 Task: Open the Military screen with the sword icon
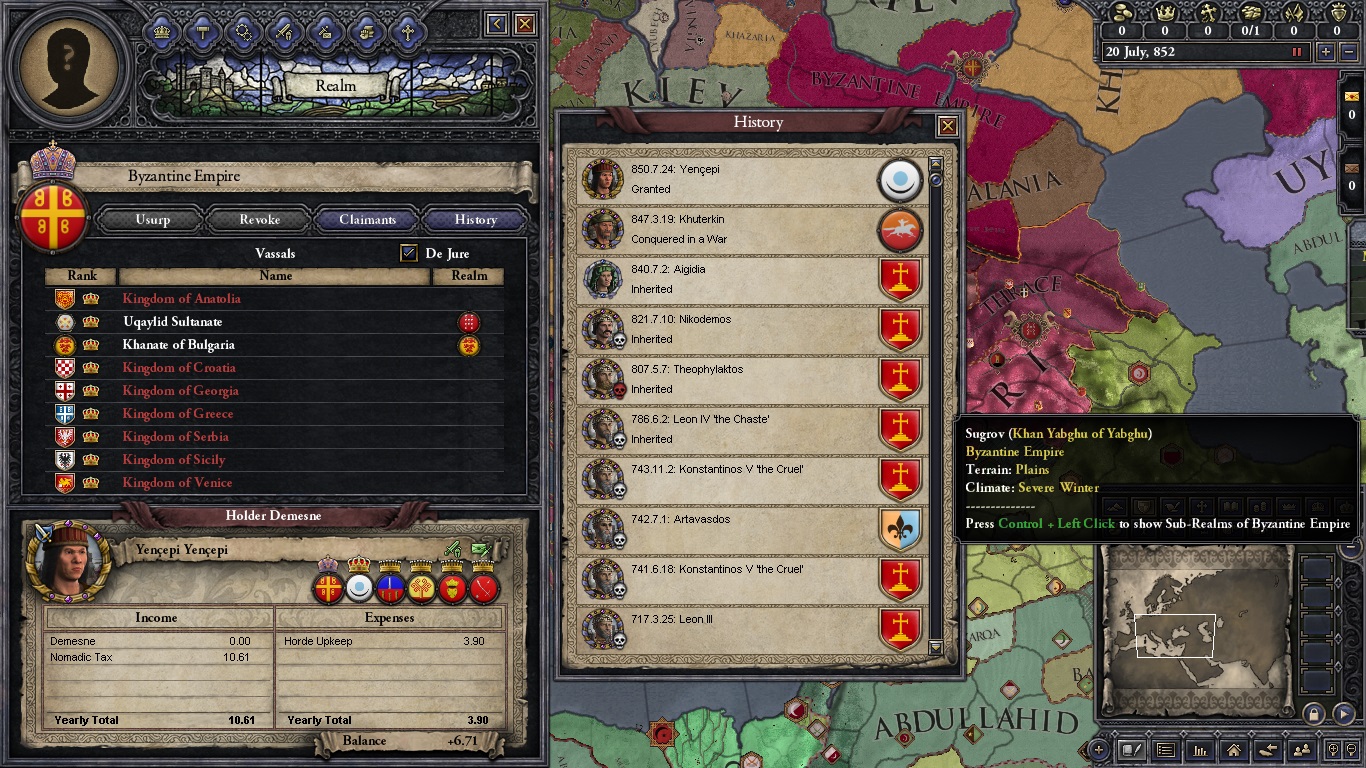click(x=285, y=31)
